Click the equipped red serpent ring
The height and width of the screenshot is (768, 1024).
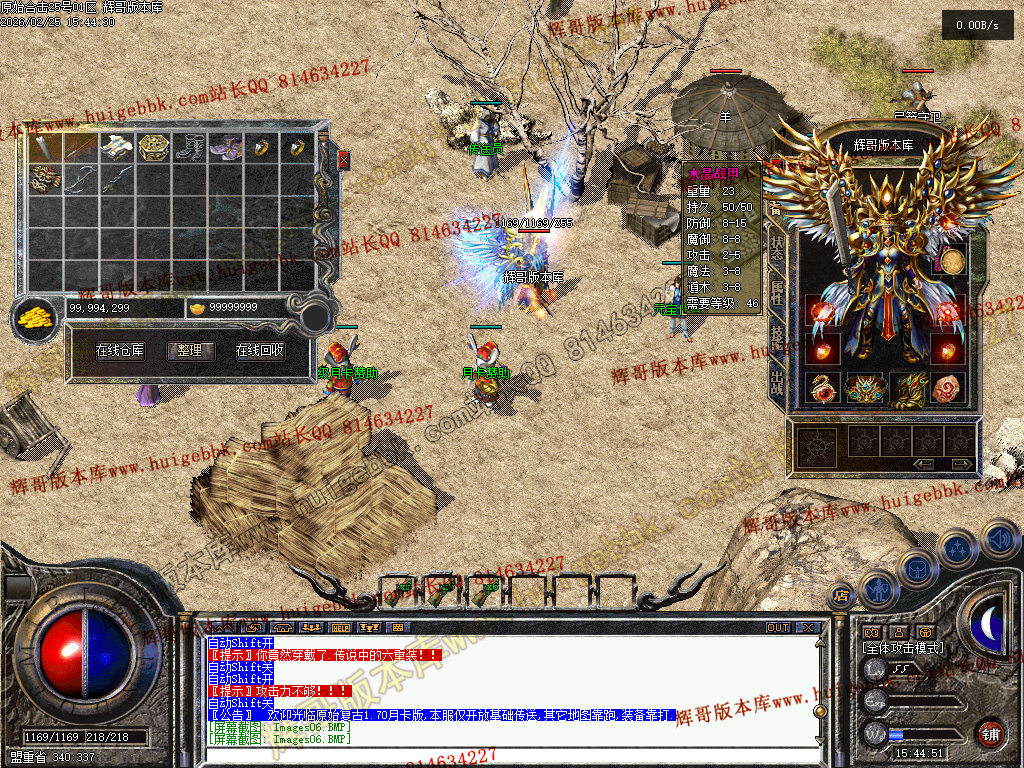(823, 388)
